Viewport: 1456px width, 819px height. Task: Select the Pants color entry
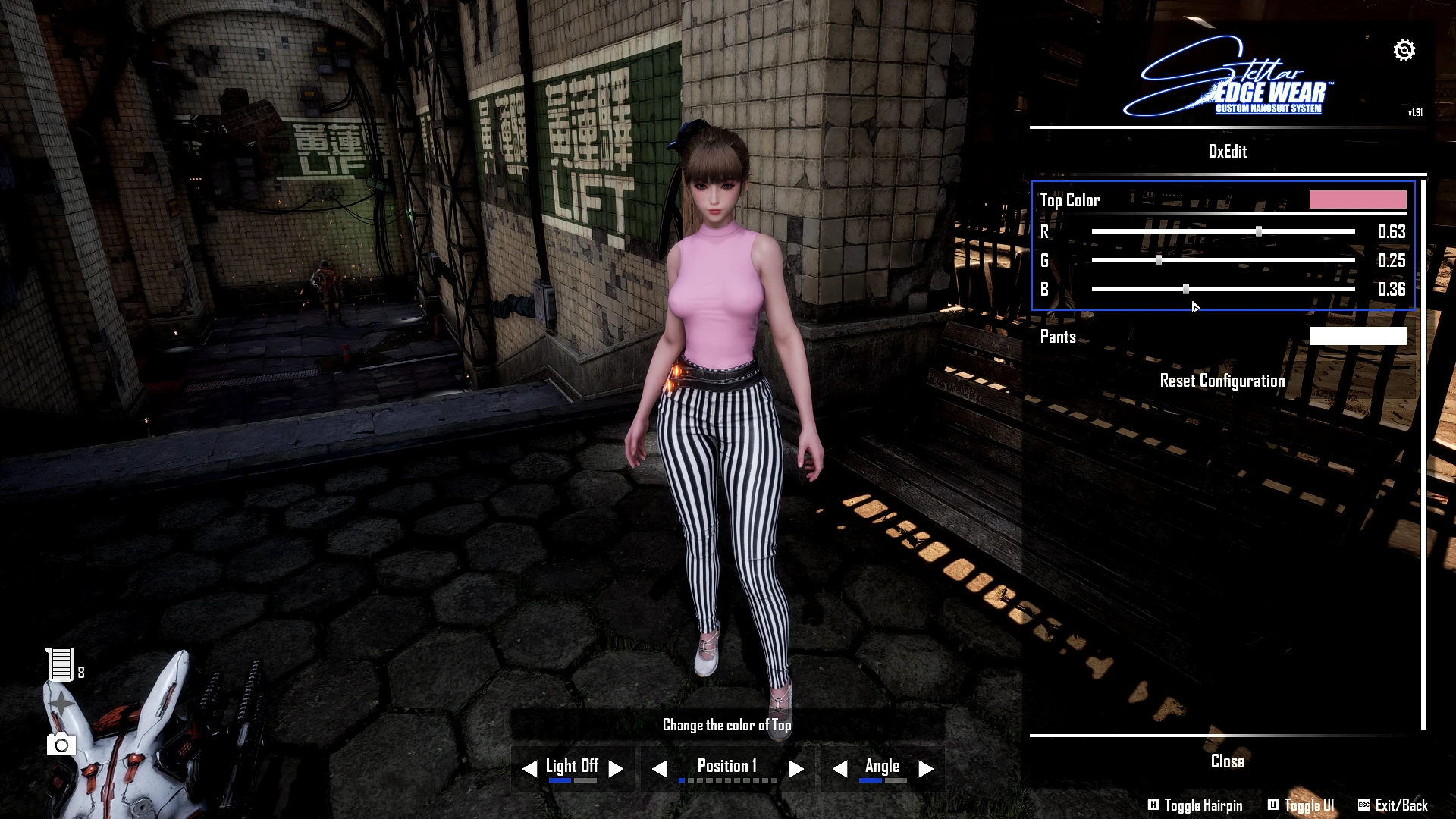click(1059, 337)
